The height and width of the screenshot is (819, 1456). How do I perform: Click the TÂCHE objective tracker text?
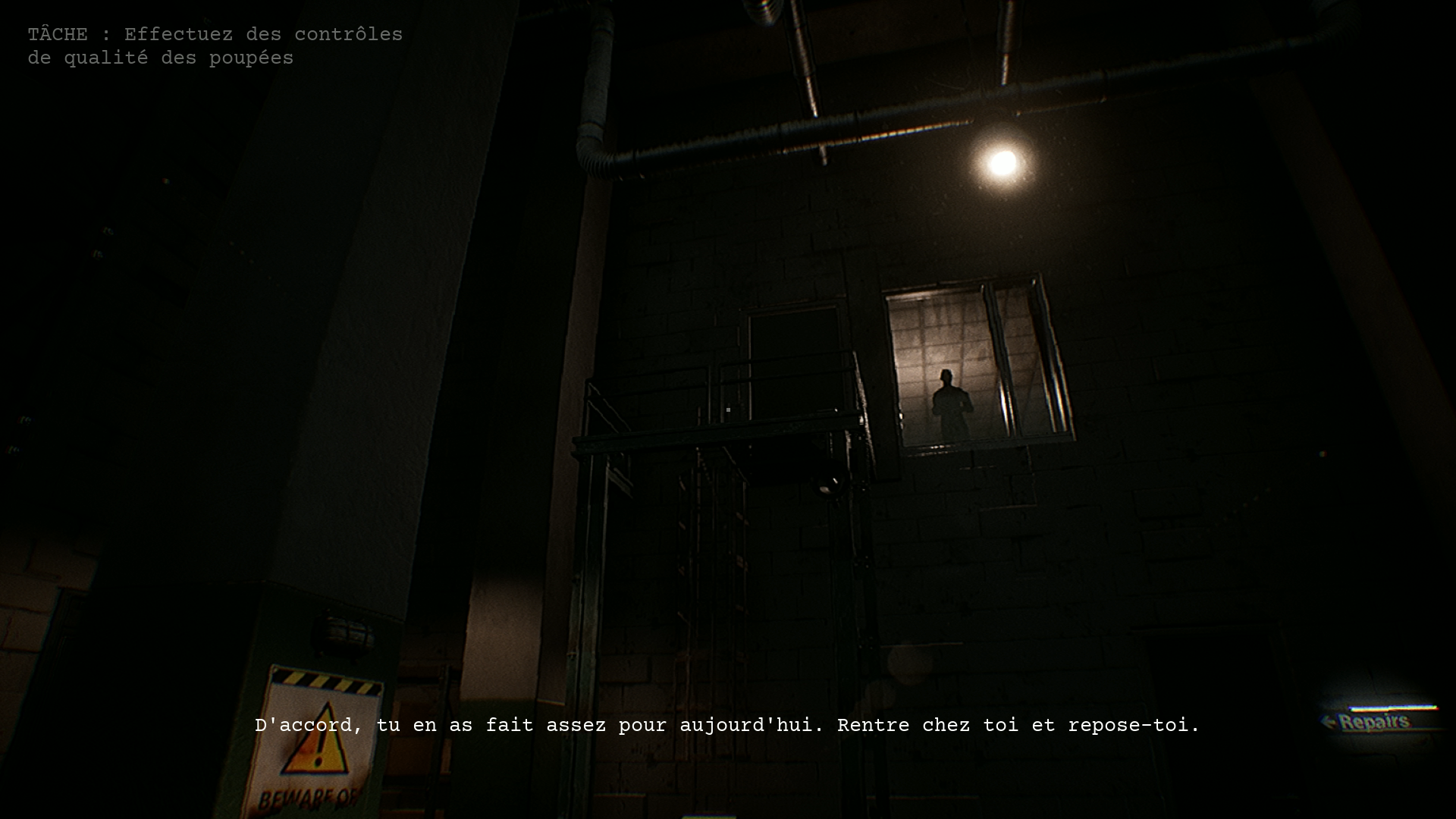pyautogui.click(x=215, y=46)
